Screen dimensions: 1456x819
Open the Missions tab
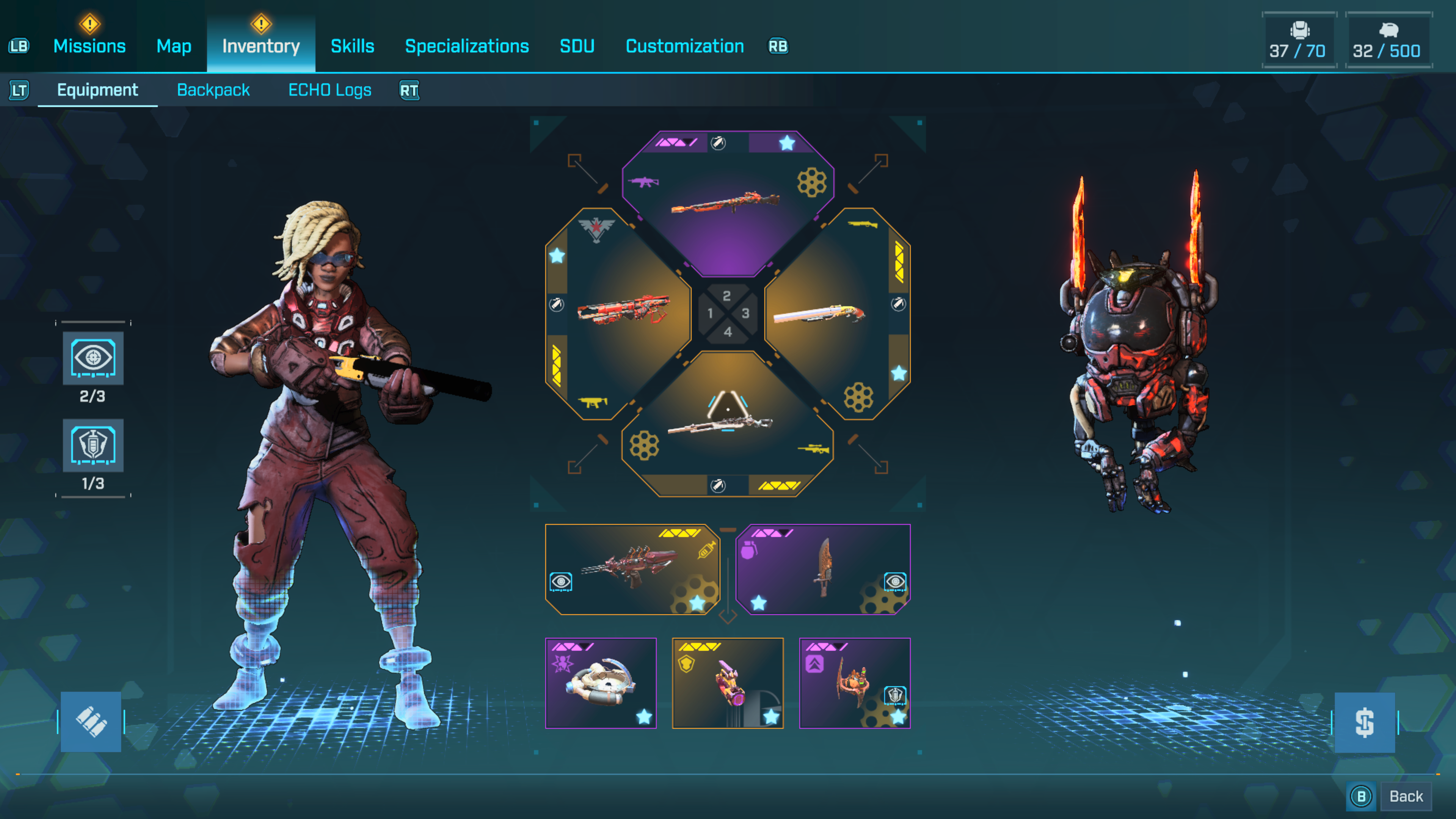pos(89,46)
